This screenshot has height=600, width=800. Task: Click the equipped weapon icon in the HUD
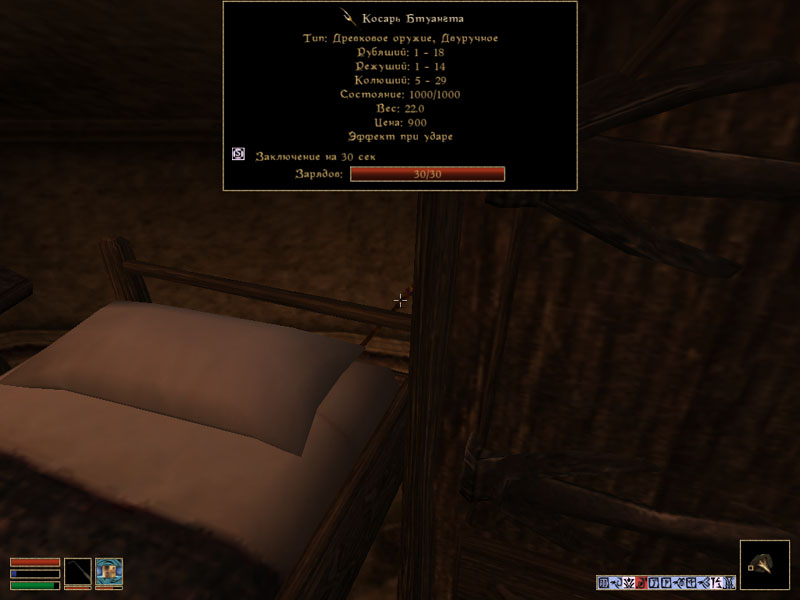[x=78, y=572]
